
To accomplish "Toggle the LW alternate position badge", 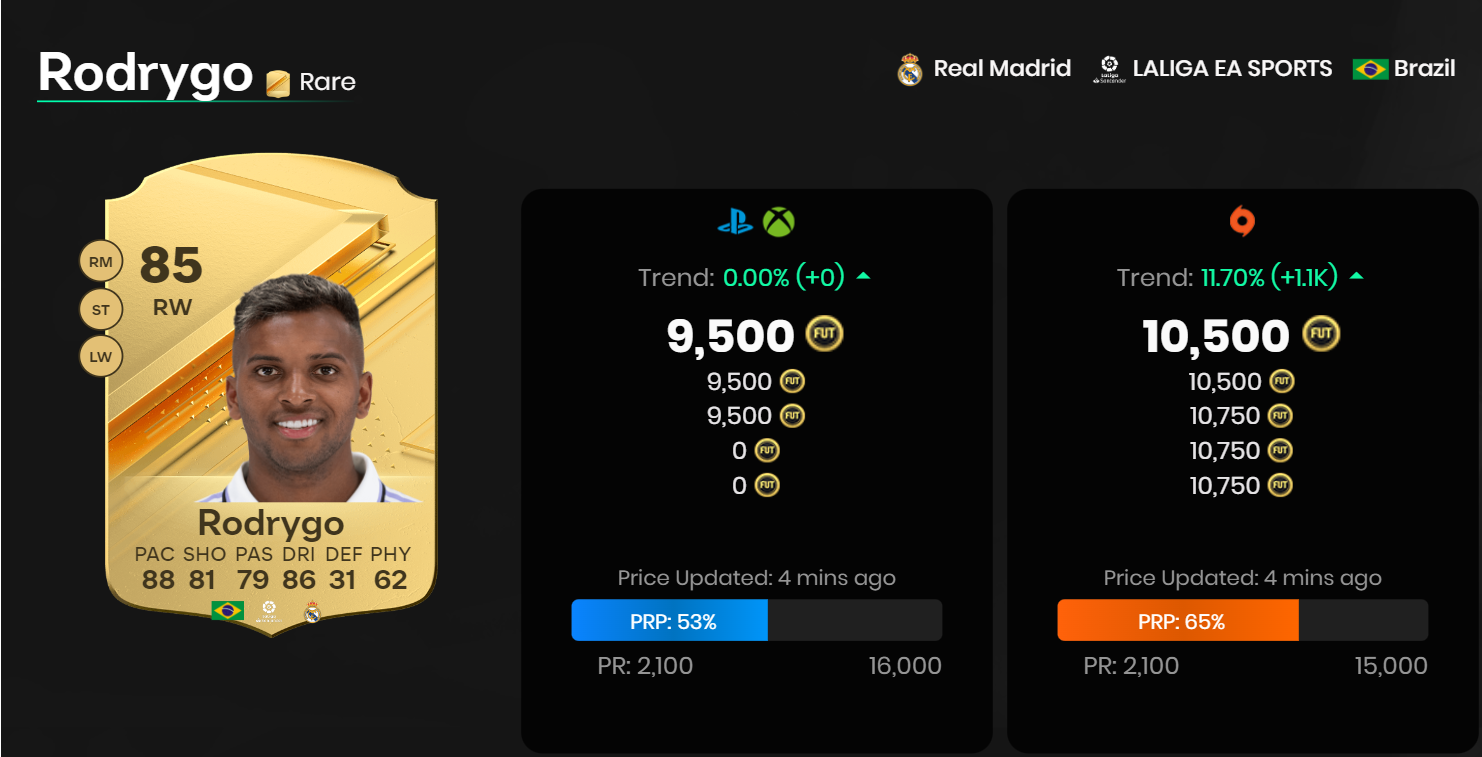I will point(100,355).
